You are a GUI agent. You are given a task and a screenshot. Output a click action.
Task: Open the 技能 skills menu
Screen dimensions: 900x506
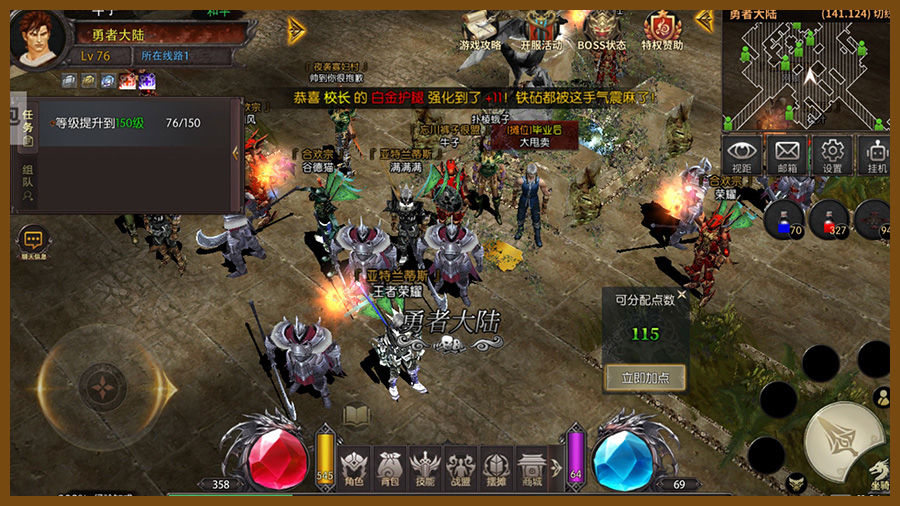click(x=425, y=467)
